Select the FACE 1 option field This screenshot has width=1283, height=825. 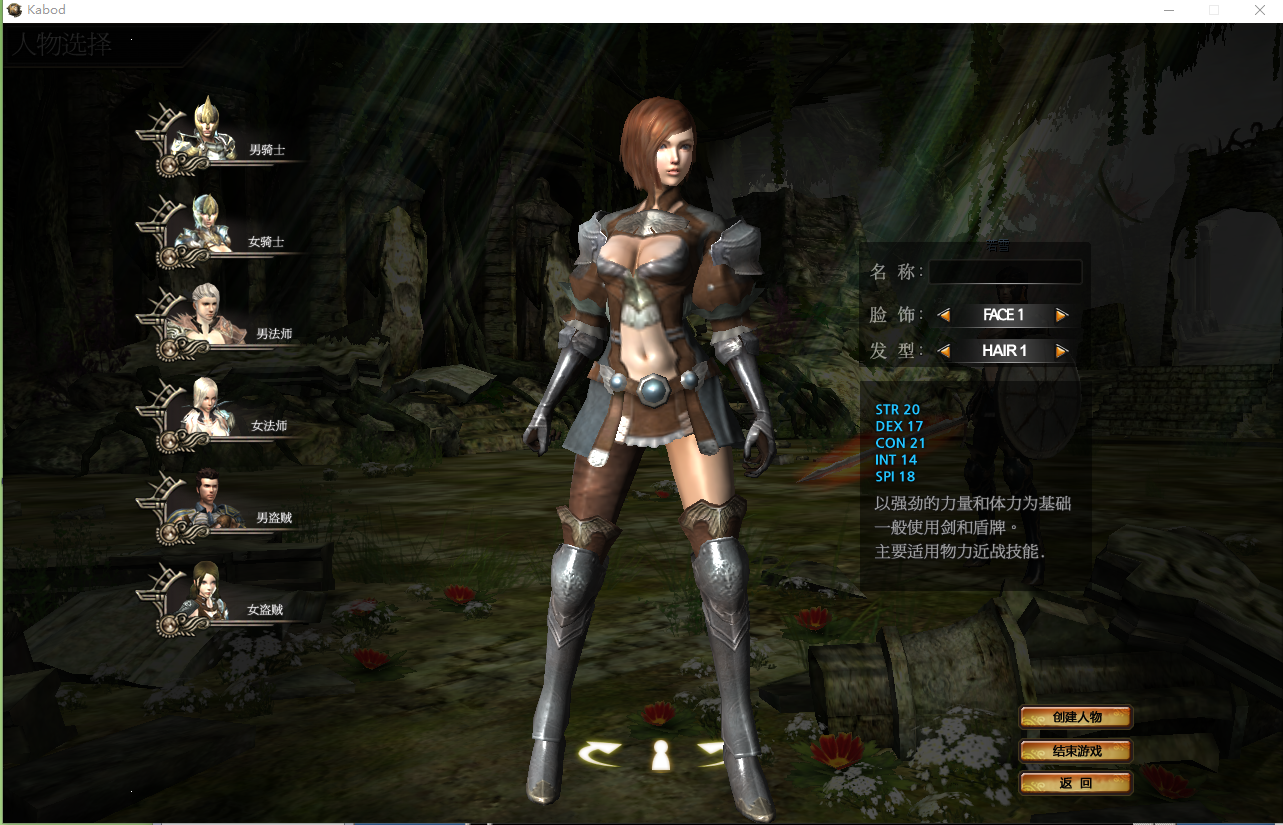click(x=1003, y=314)
